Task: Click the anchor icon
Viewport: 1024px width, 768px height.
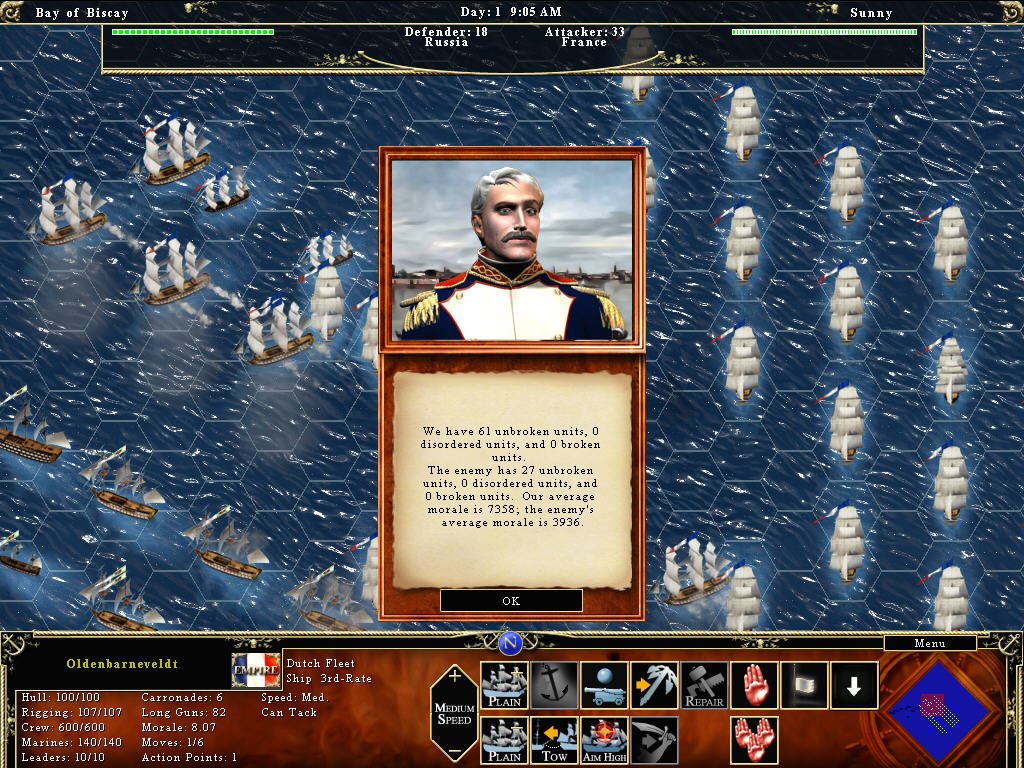Action: [555, 686]
